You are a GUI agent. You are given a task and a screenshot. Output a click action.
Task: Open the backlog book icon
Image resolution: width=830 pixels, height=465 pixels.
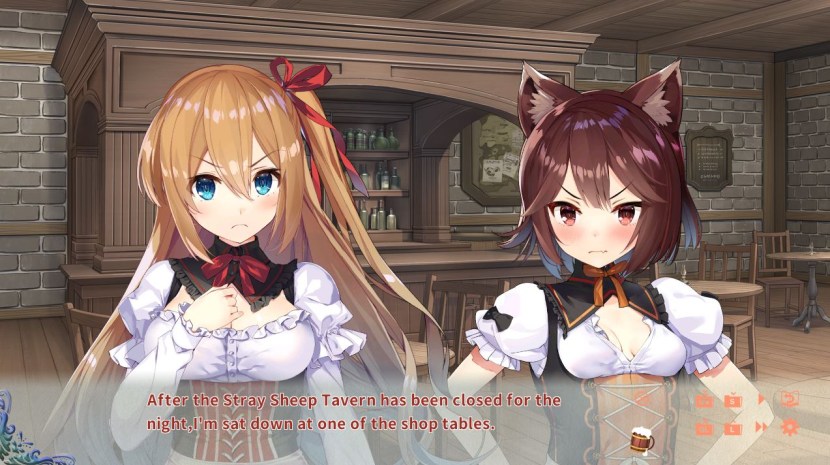789,400
